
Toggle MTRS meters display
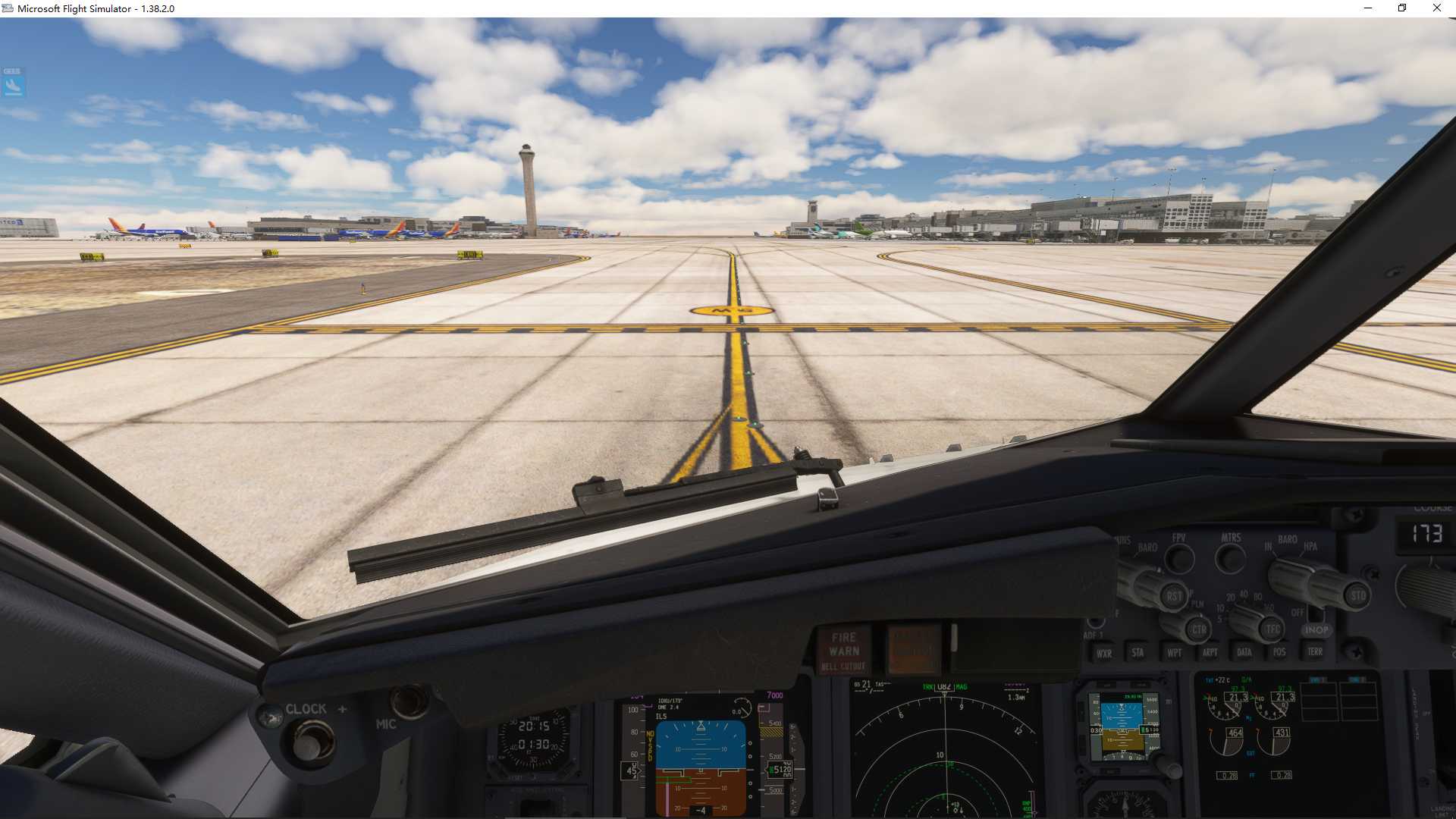[1230, 557]
